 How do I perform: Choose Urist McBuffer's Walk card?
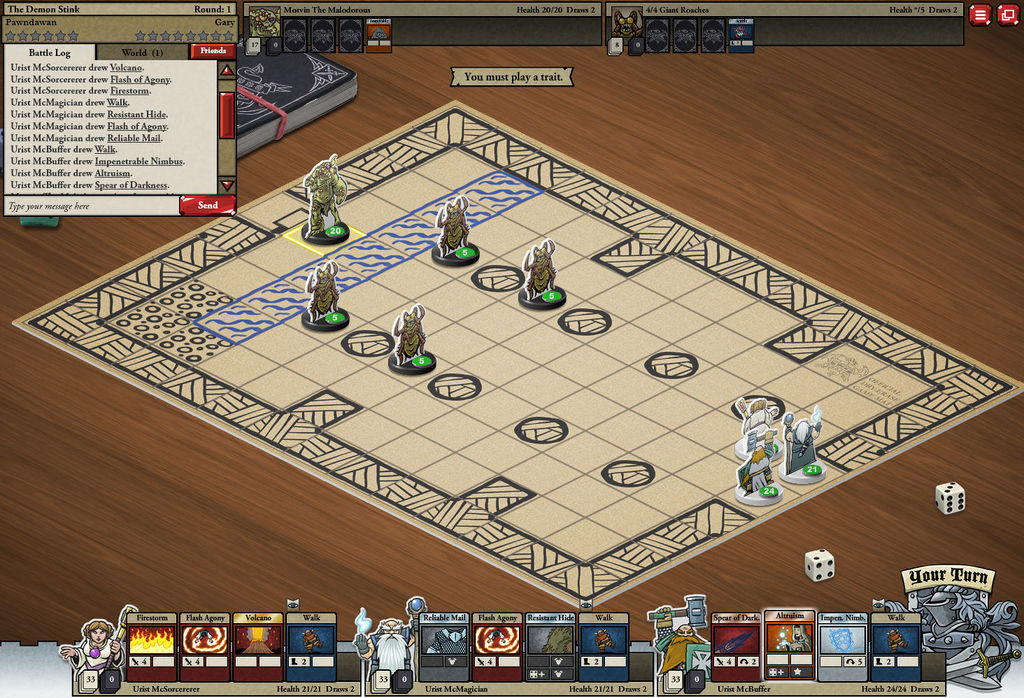tap(896, 647)
